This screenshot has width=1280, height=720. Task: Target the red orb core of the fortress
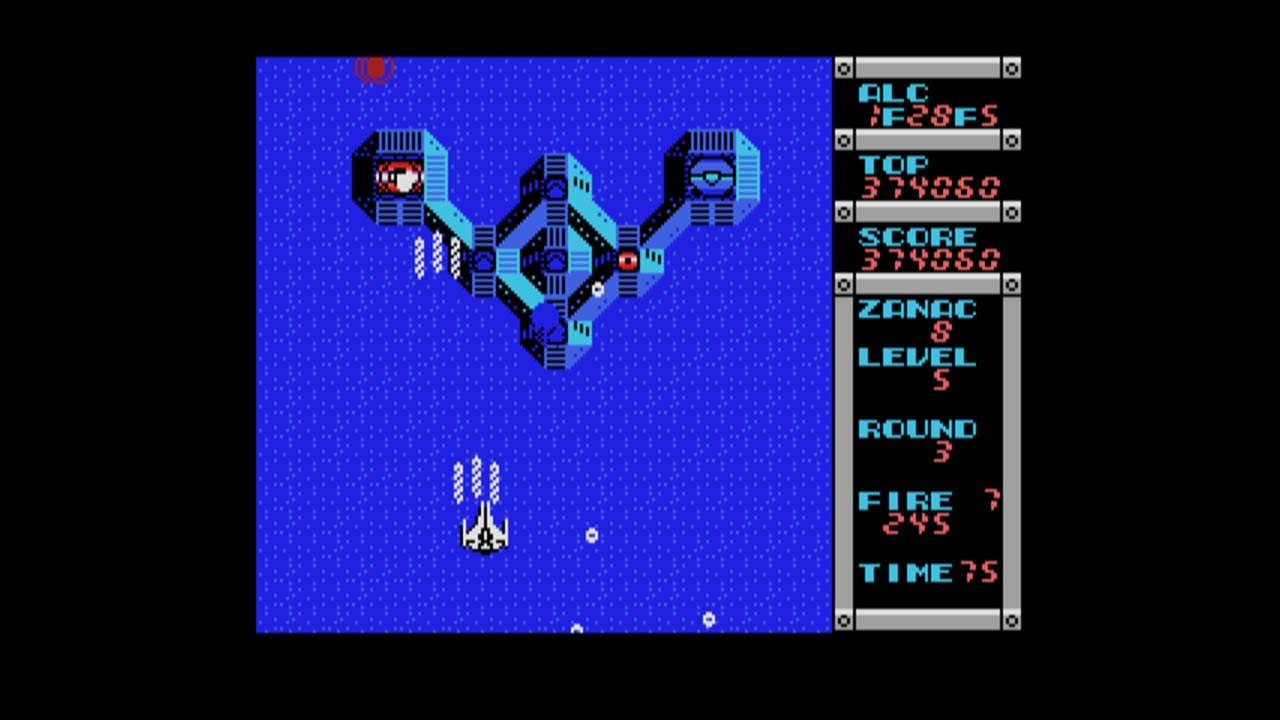click(628, 260)
